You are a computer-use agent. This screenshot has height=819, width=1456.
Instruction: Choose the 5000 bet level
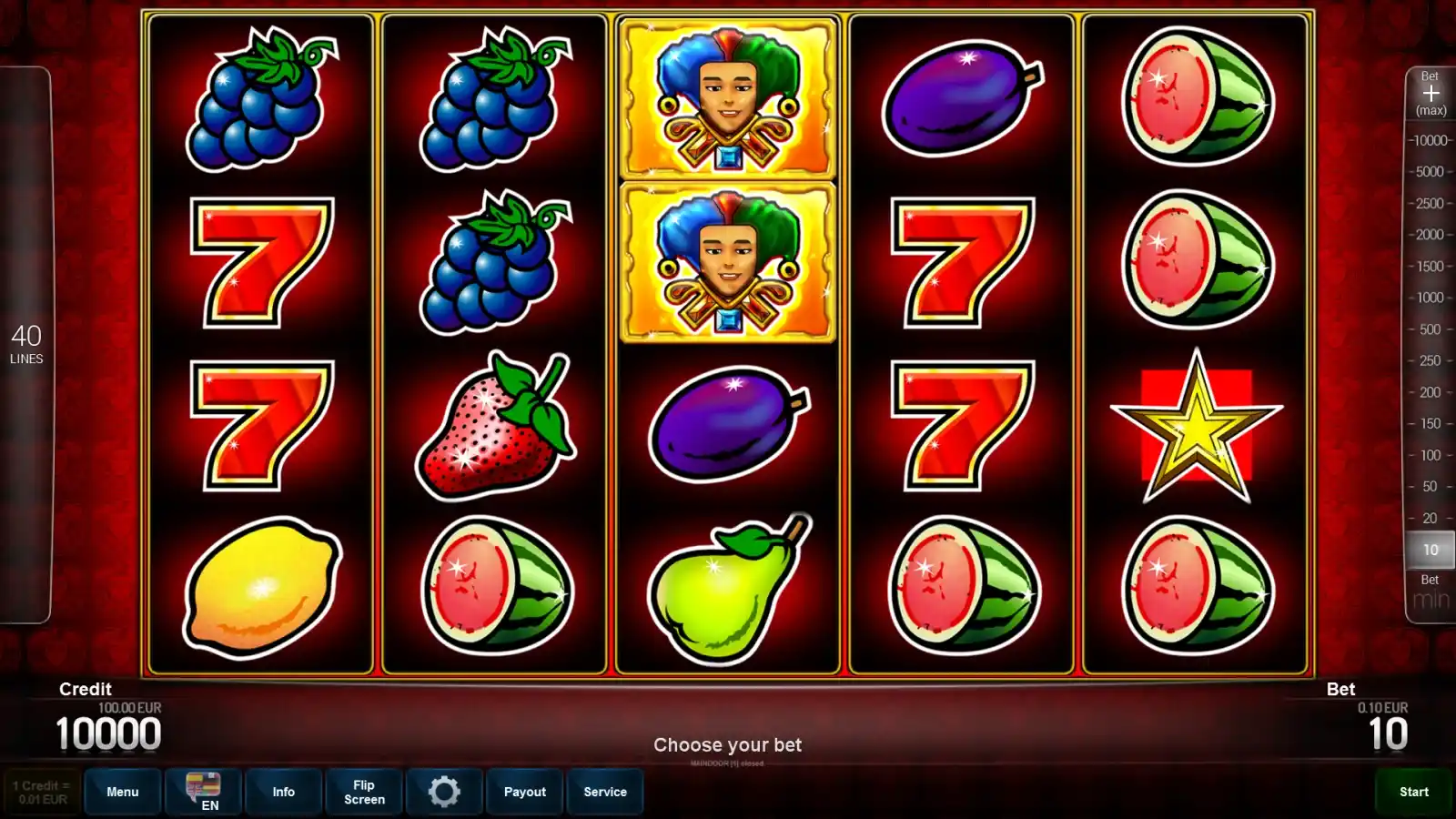[1431, 171]
